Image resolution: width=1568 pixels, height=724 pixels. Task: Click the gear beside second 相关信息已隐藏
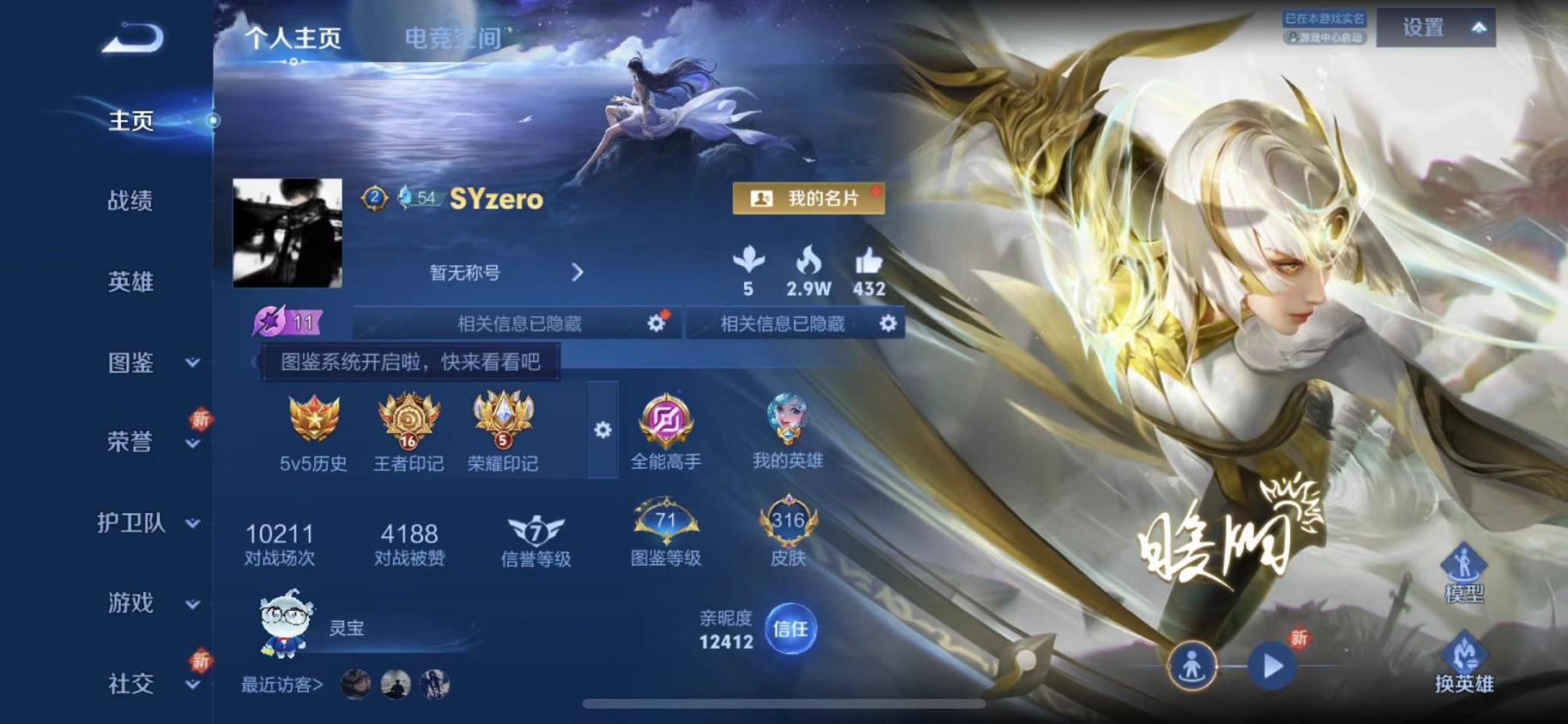click(889, 324)
